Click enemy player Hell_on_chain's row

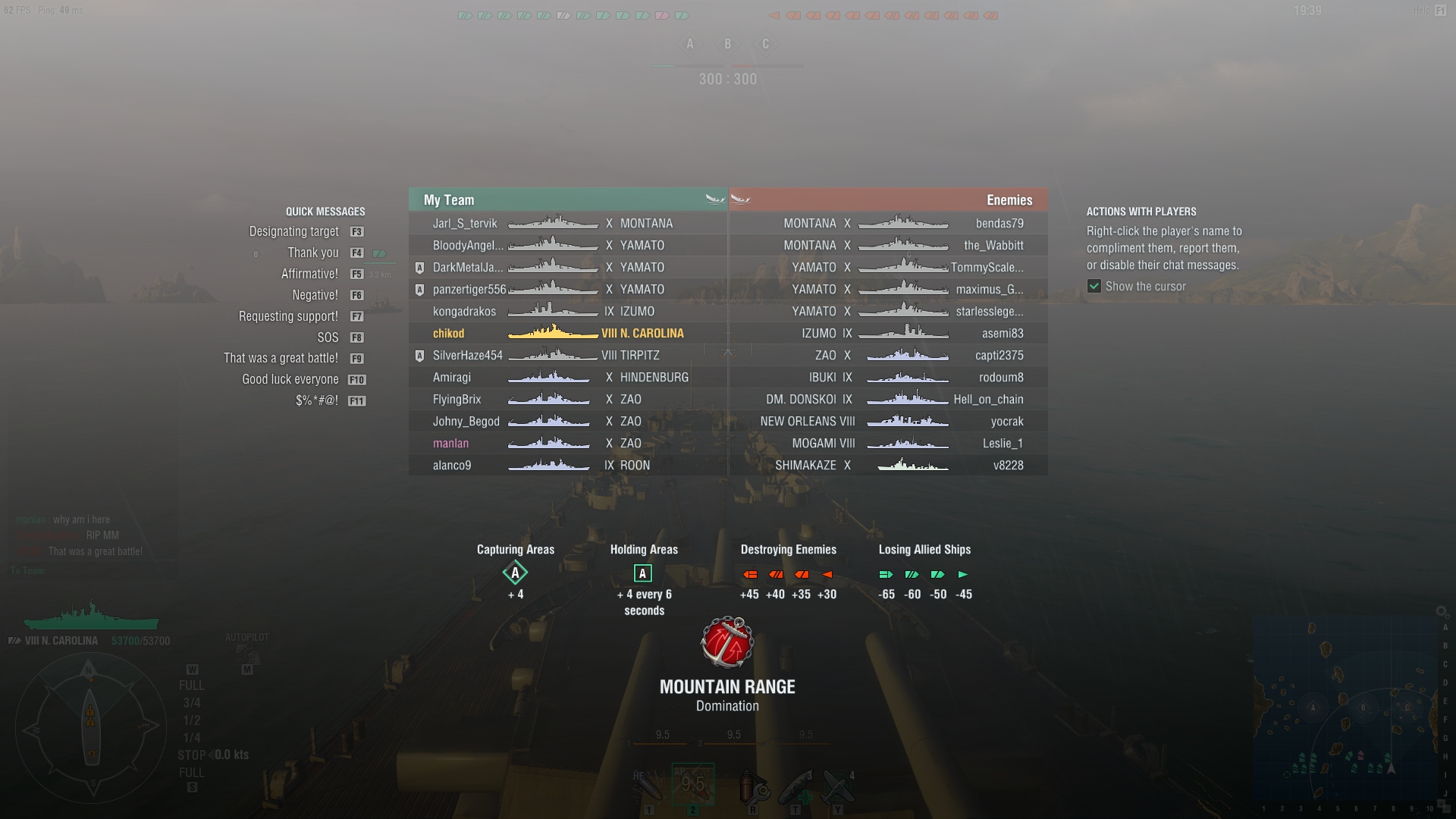click(988, 400)
